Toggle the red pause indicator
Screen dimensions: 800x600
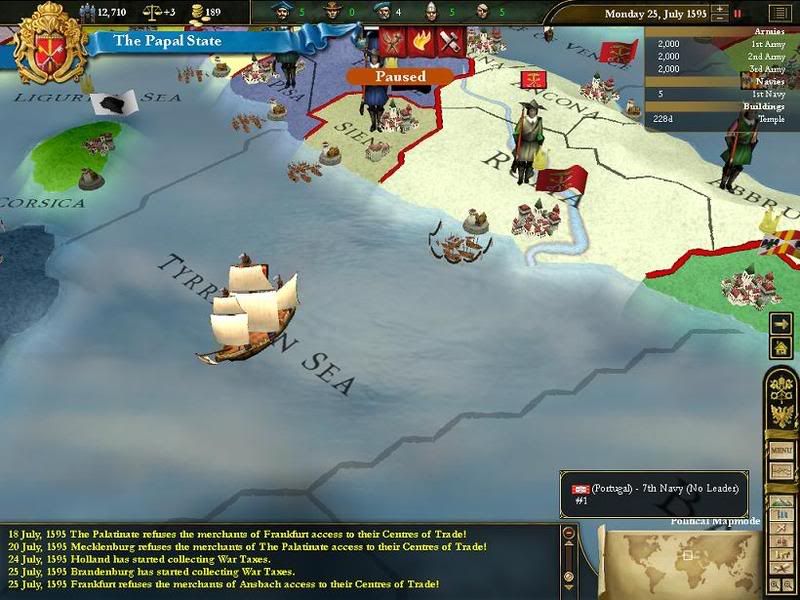coord(738,13)
